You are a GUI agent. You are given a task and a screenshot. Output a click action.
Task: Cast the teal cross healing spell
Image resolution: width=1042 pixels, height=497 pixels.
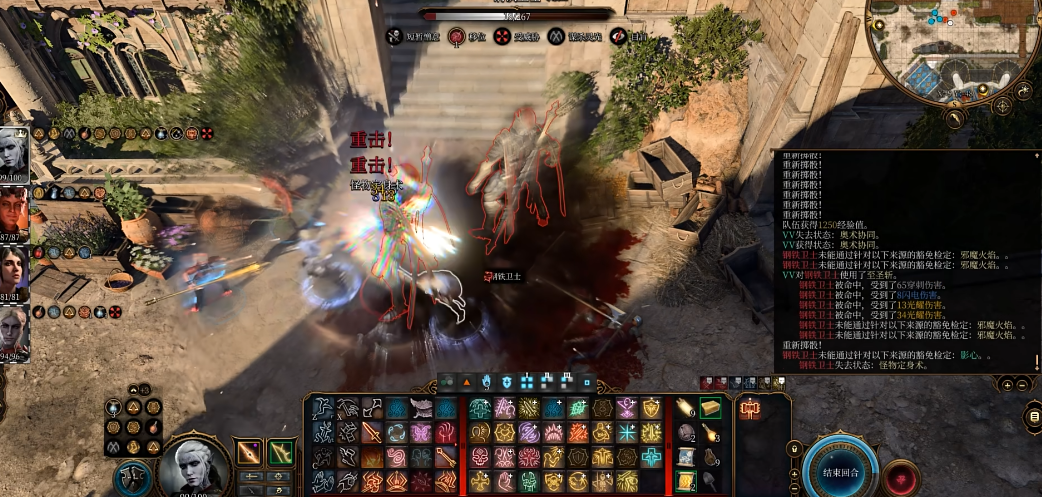(650, 458)
